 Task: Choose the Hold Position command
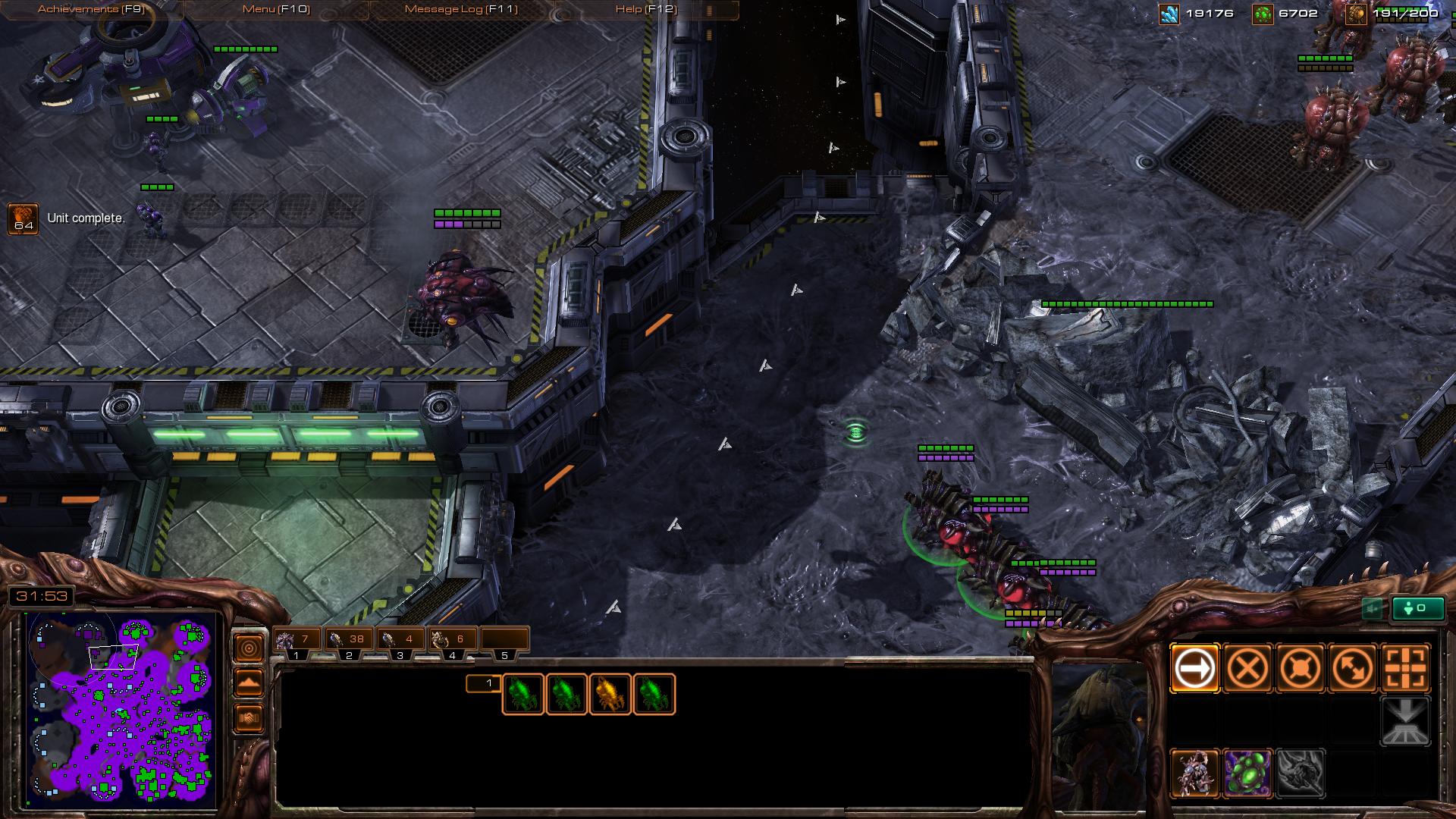pos(1300,669)
